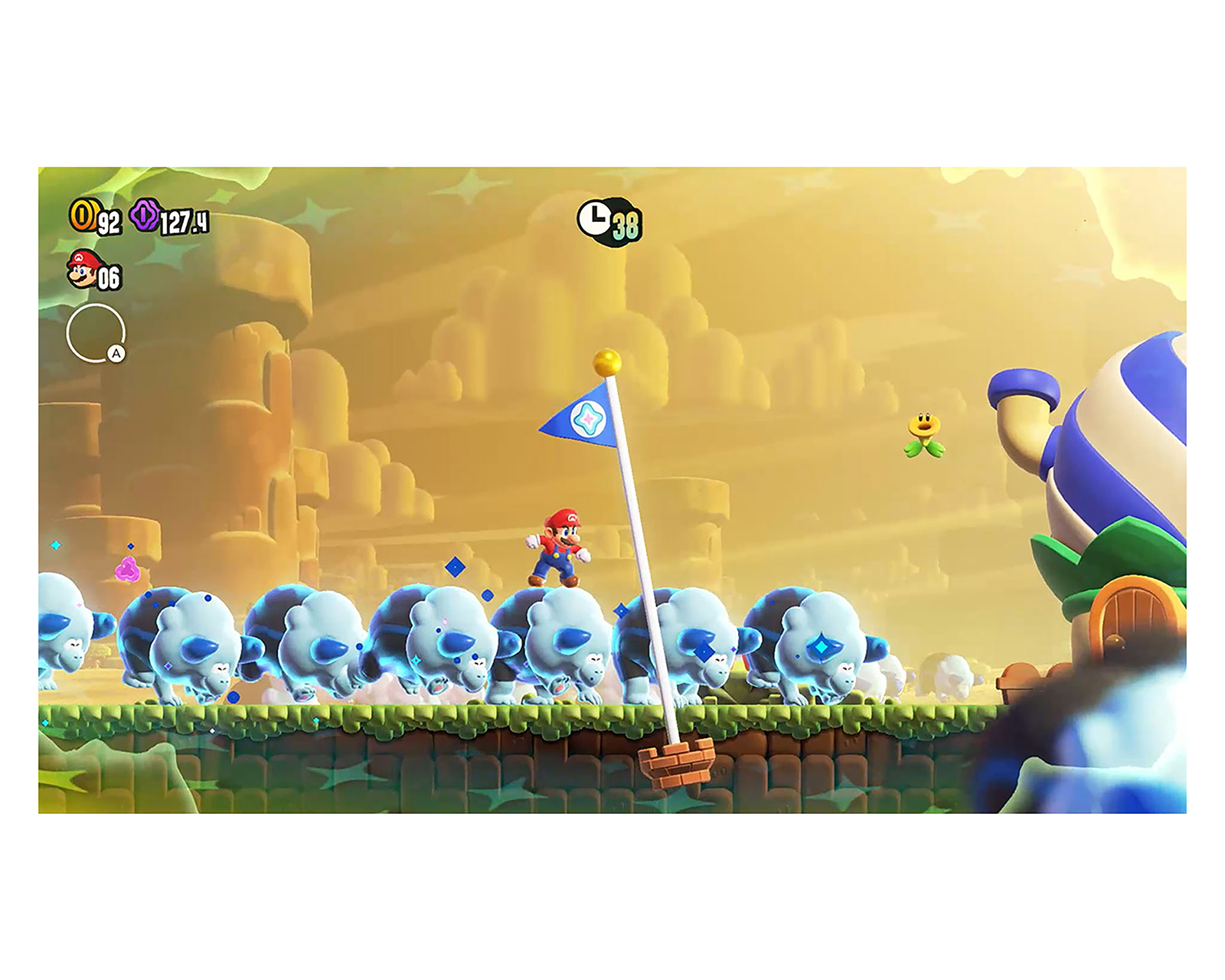Click Mario jumping above the herd
The width and height of the screenshot is (1225, 980).
click(x=562, y=543)
